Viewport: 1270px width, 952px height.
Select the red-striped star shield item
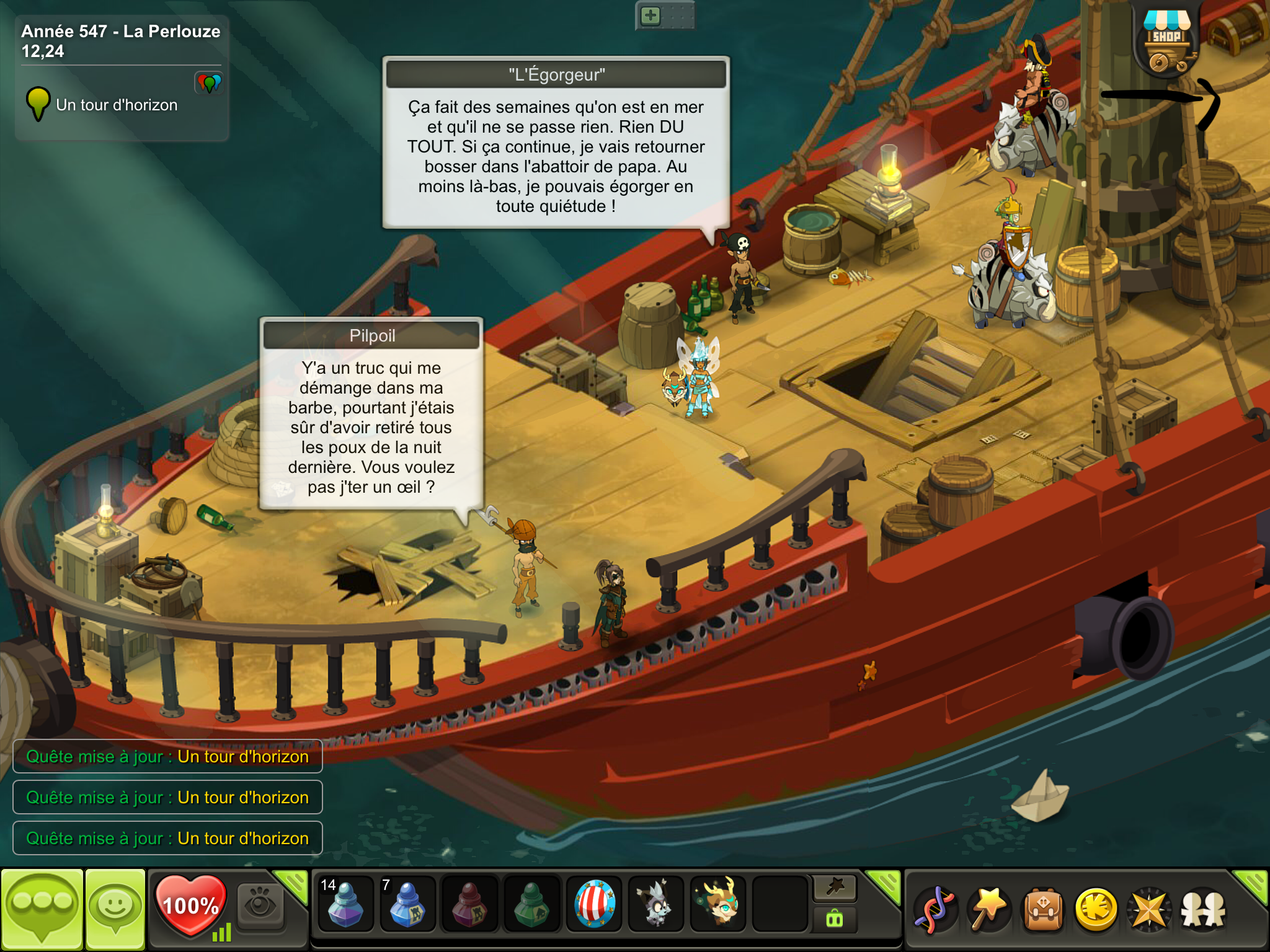pos(594,904)
